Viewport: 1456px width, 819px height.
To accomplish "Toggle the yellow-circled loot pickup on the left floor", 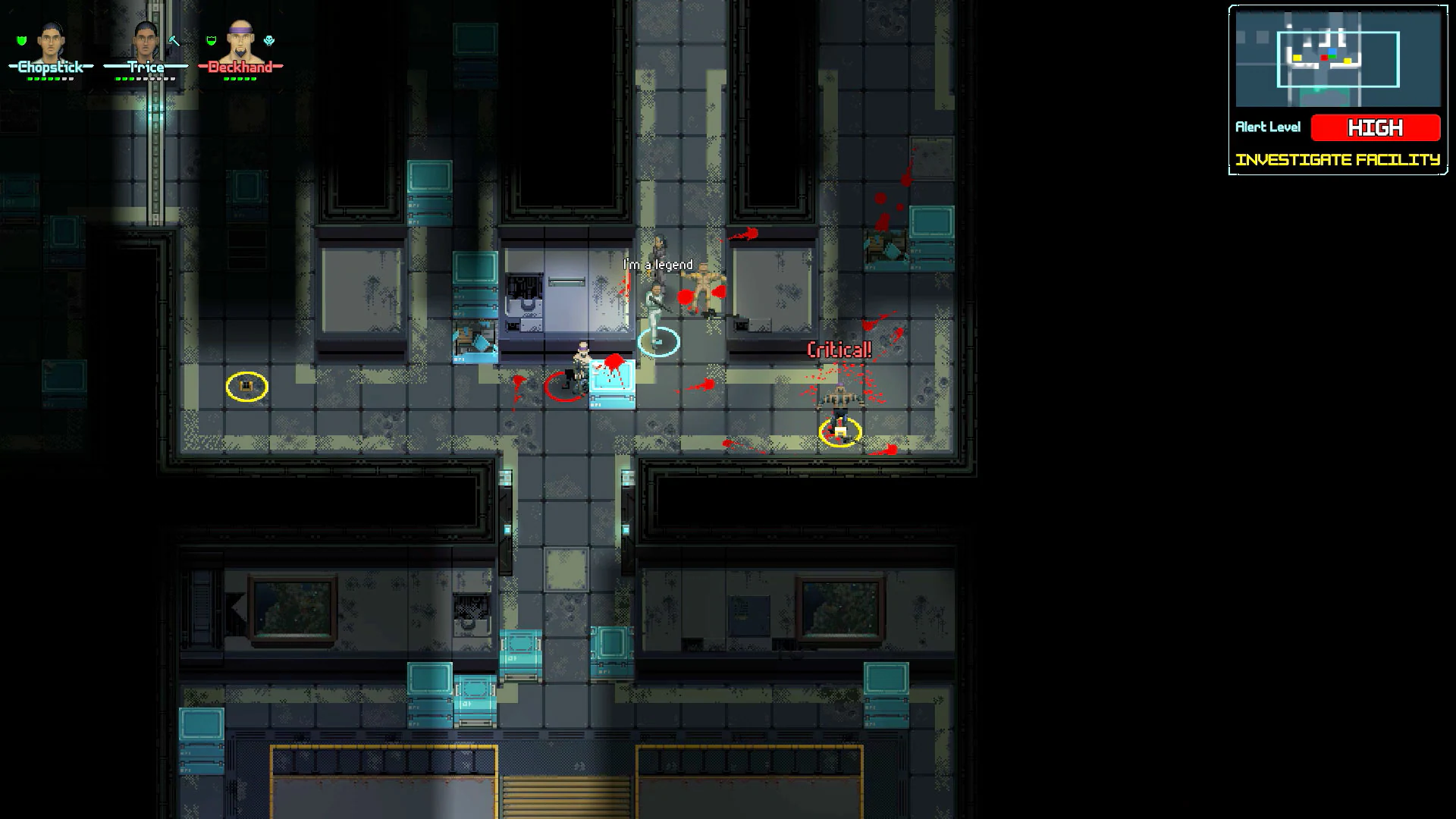I will coord(246,387).
